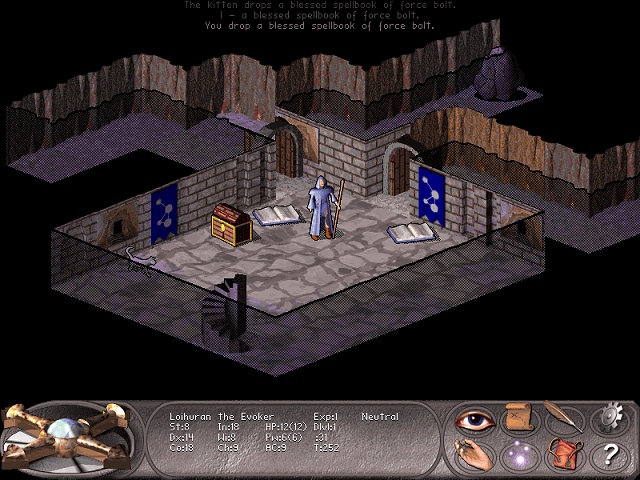Open inventory with the red bag icon
This screenshot has height=480, width=640.
pyautogui.click(x=562, y=456)
